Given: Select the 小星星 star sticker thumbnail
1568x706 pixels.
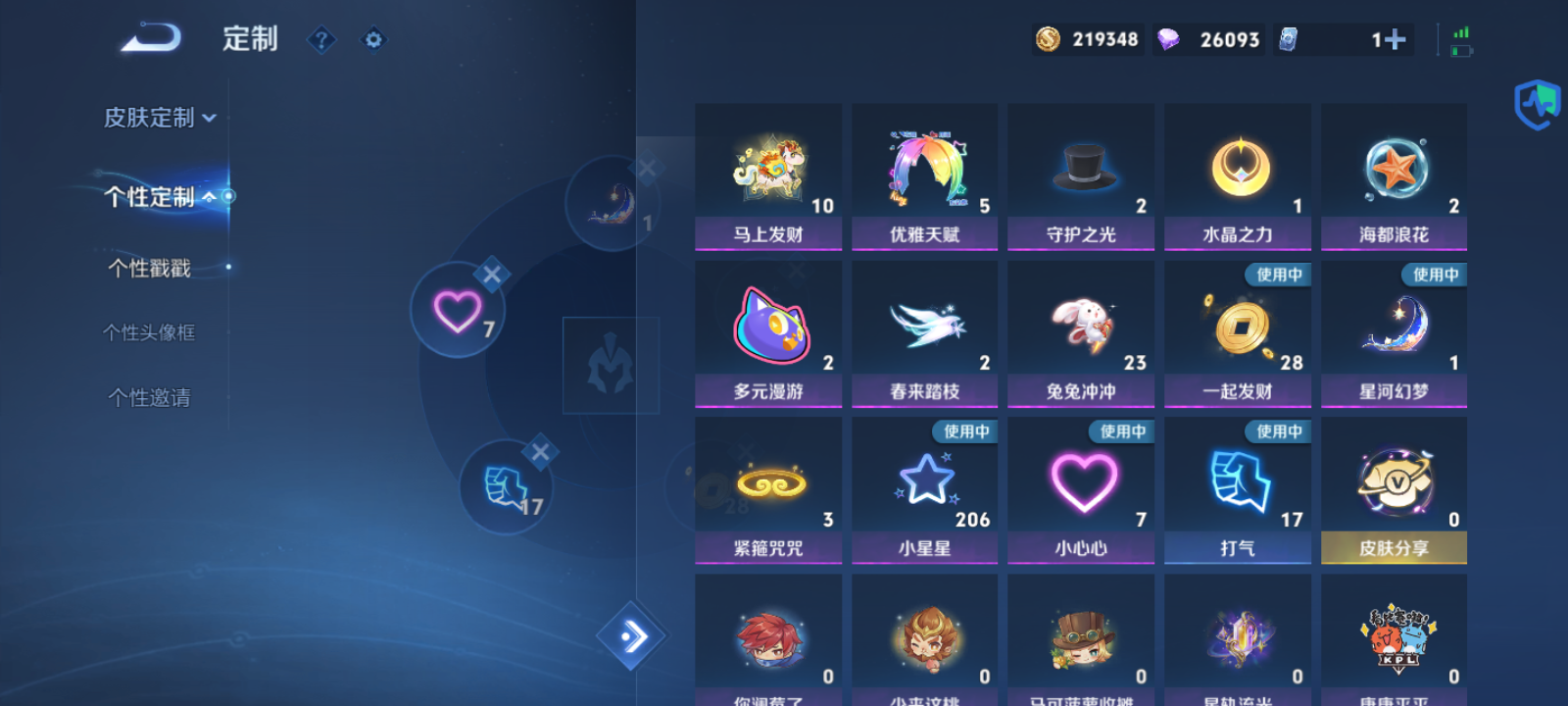Looking at the screenshot, I should point(924,480).
